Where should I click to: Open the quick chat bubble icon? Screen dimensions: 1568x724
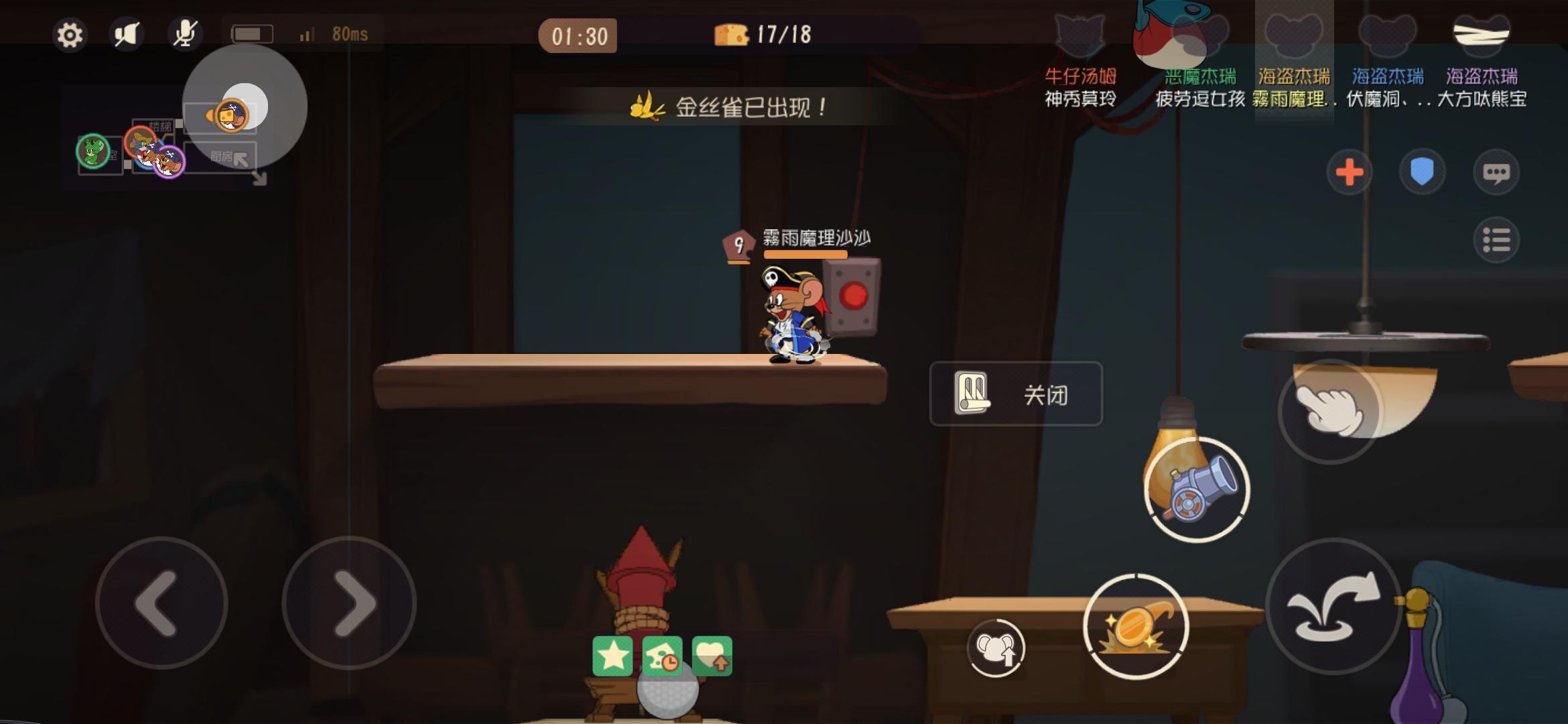(1497, 171)
